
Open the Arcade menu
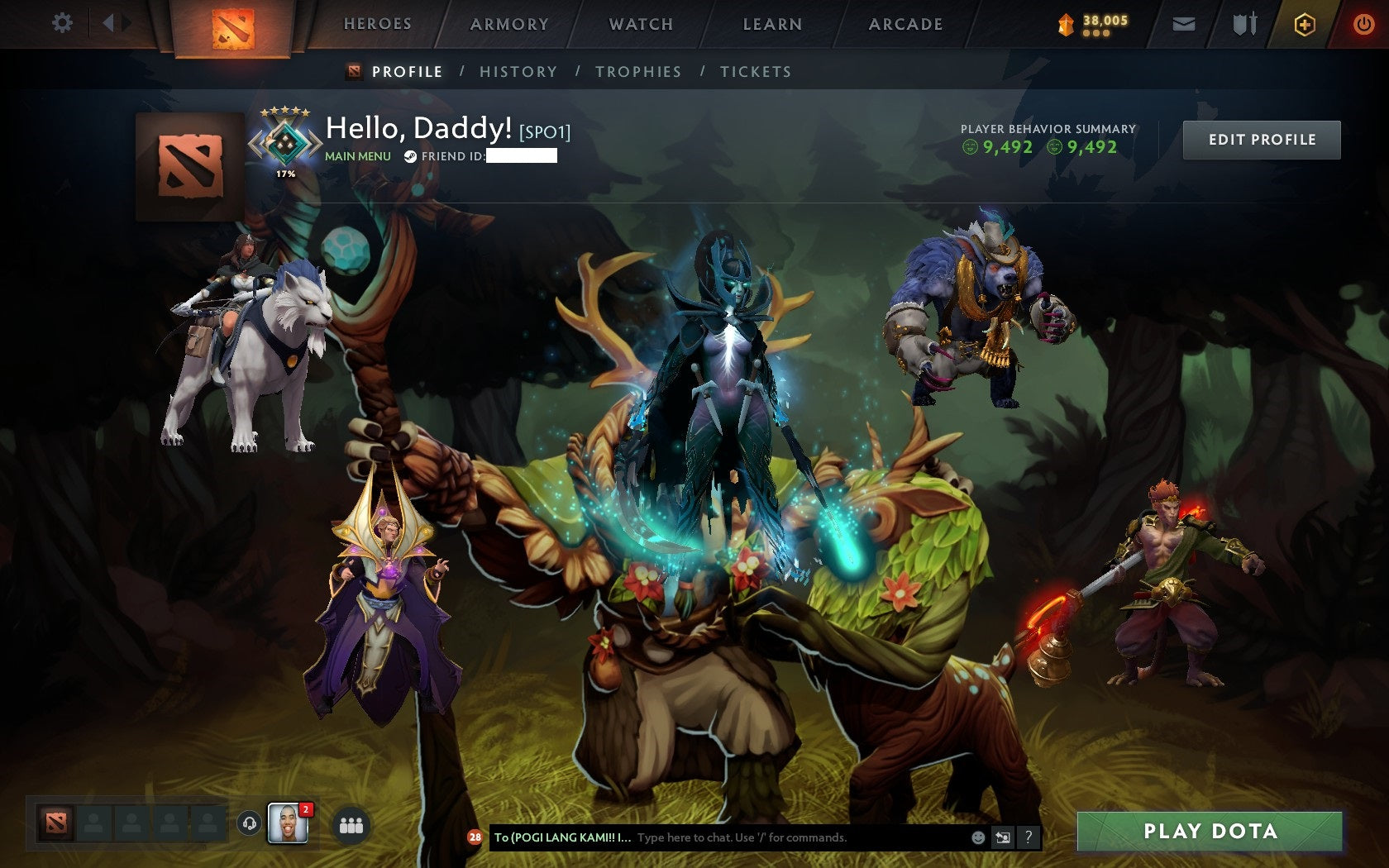[904, 24]
